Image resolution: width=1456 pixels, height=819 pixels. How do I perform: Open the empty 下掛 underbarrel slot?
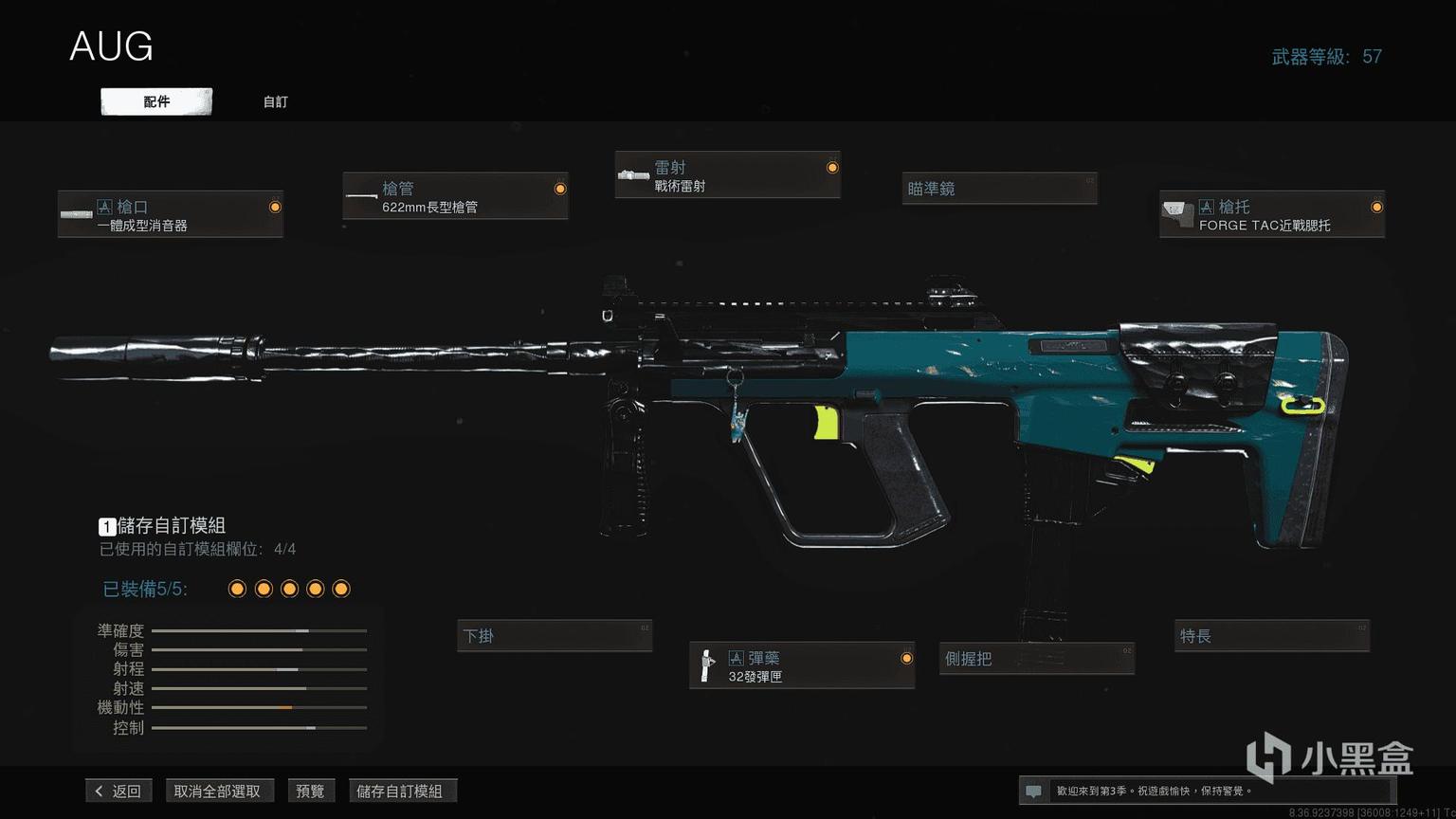555,636
